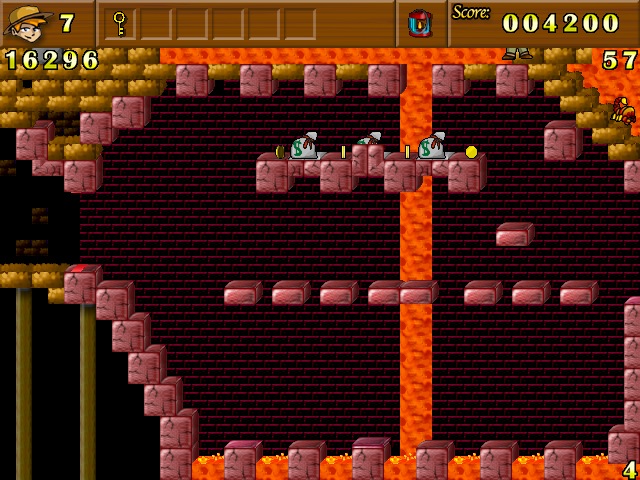Click the explorer portrait icon

coord(28,22)
